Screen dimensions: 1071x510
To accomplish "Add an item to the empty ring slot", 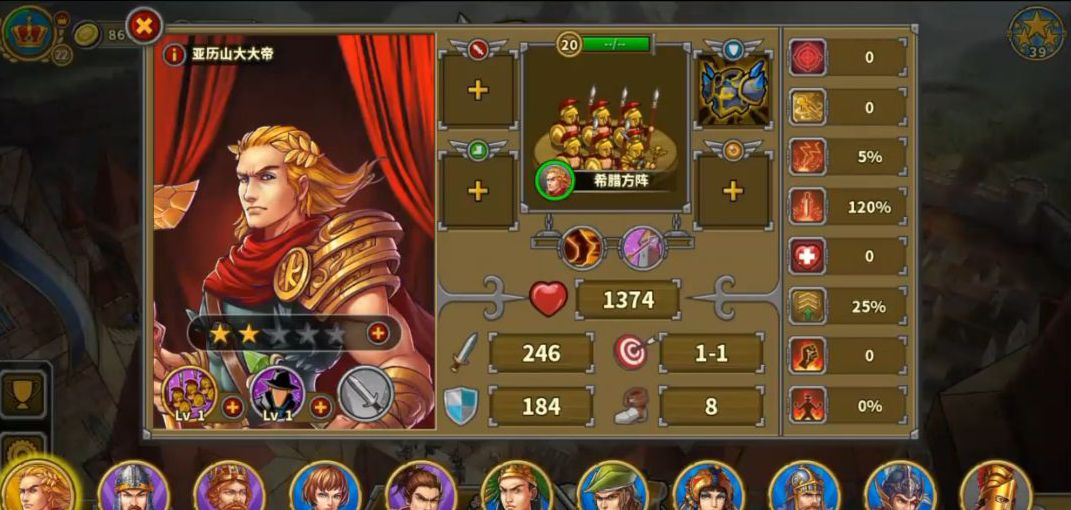I will (x=733, y=190).
